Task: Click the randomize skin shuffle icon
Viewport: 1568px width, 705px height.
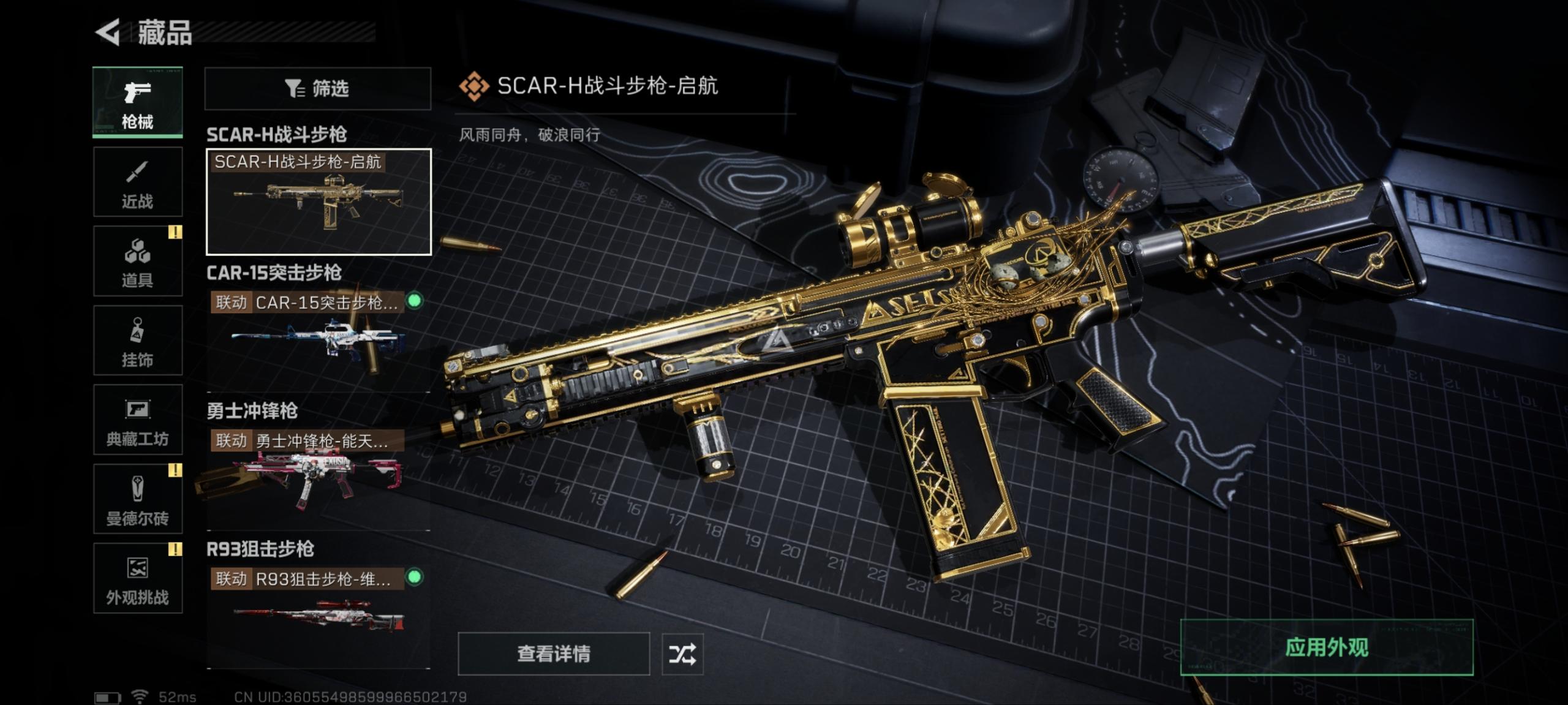Action: pos(685,654)
